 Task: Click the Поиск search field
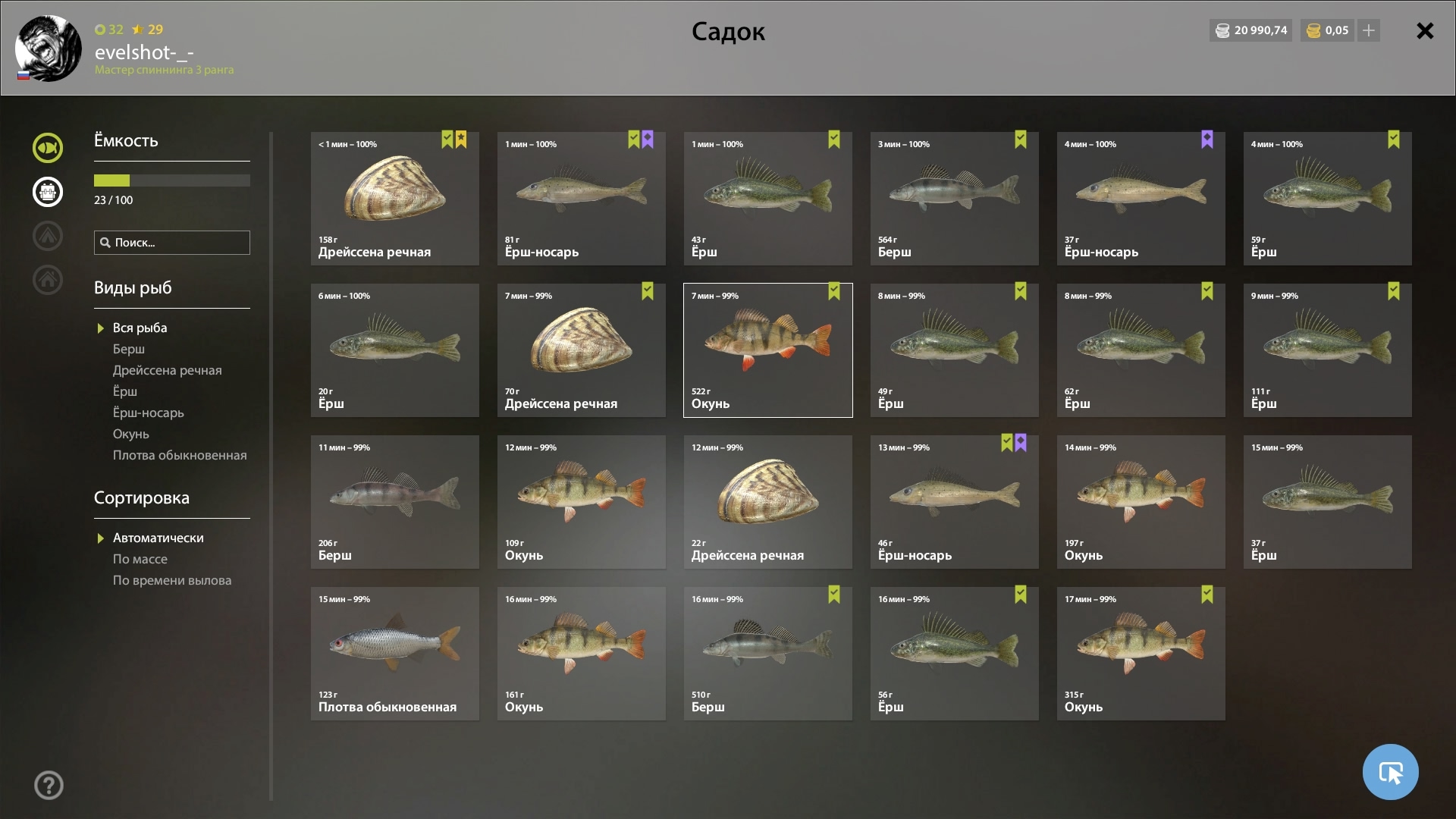pos(172,243)
